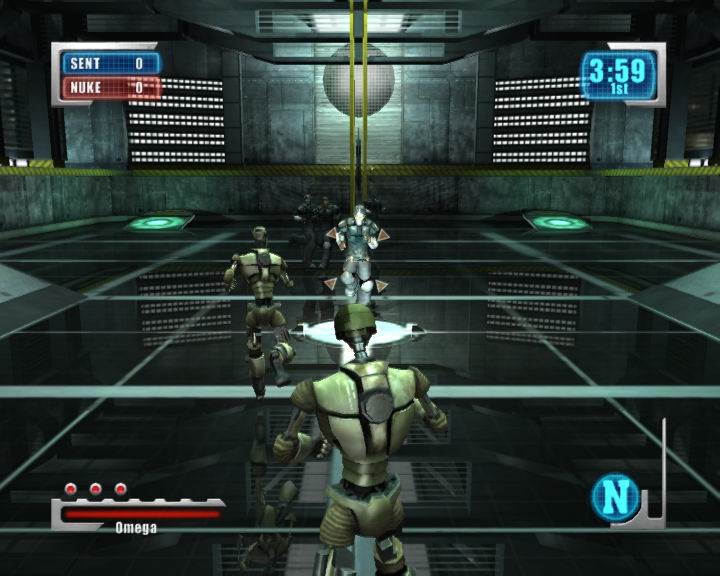
Task: Select the teammate marked with orange arrows
Action: click(x=356, y=255)
